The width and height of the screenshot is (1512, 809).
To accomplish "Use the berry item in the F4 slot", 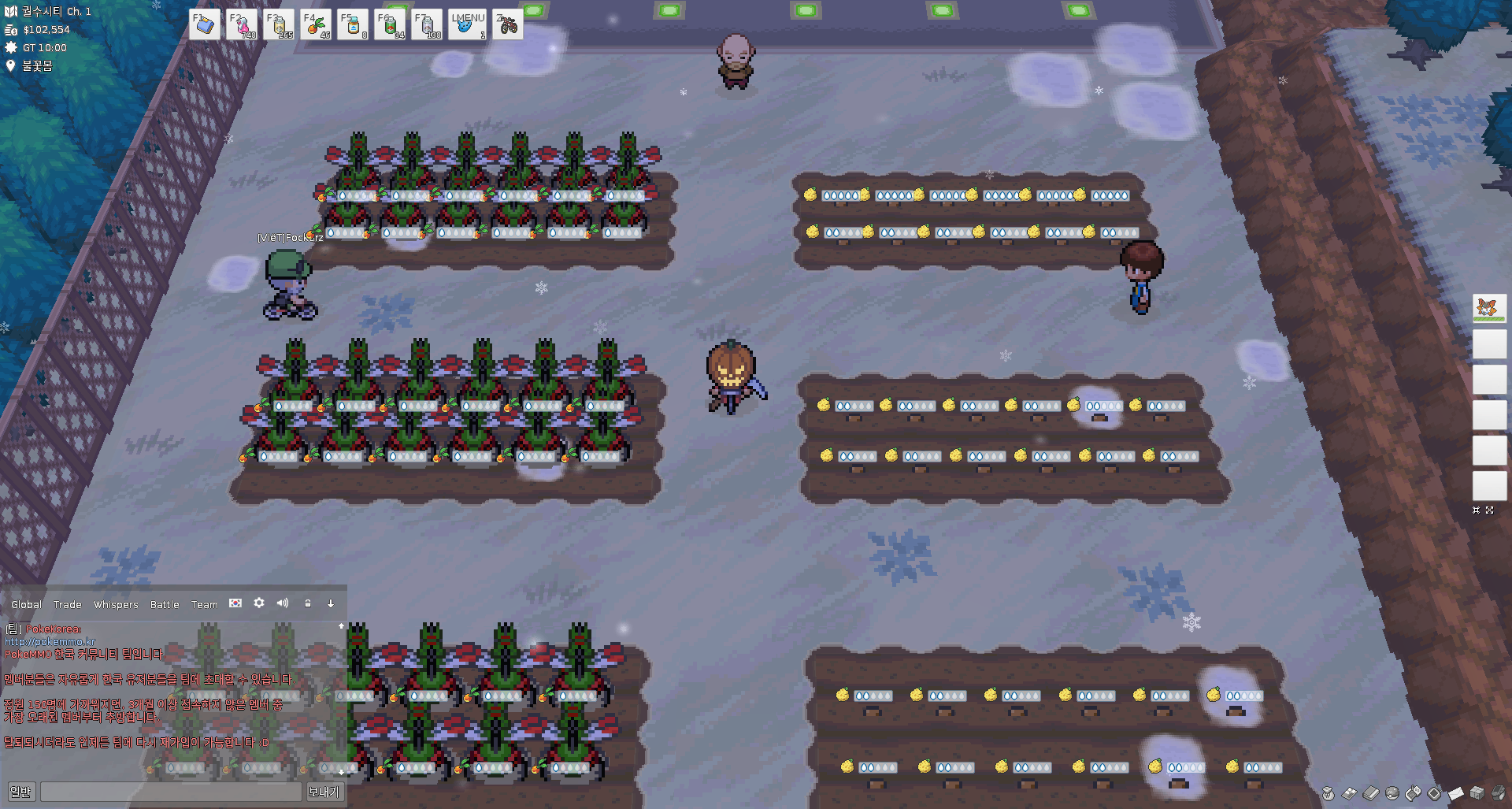I will point(316,24).
